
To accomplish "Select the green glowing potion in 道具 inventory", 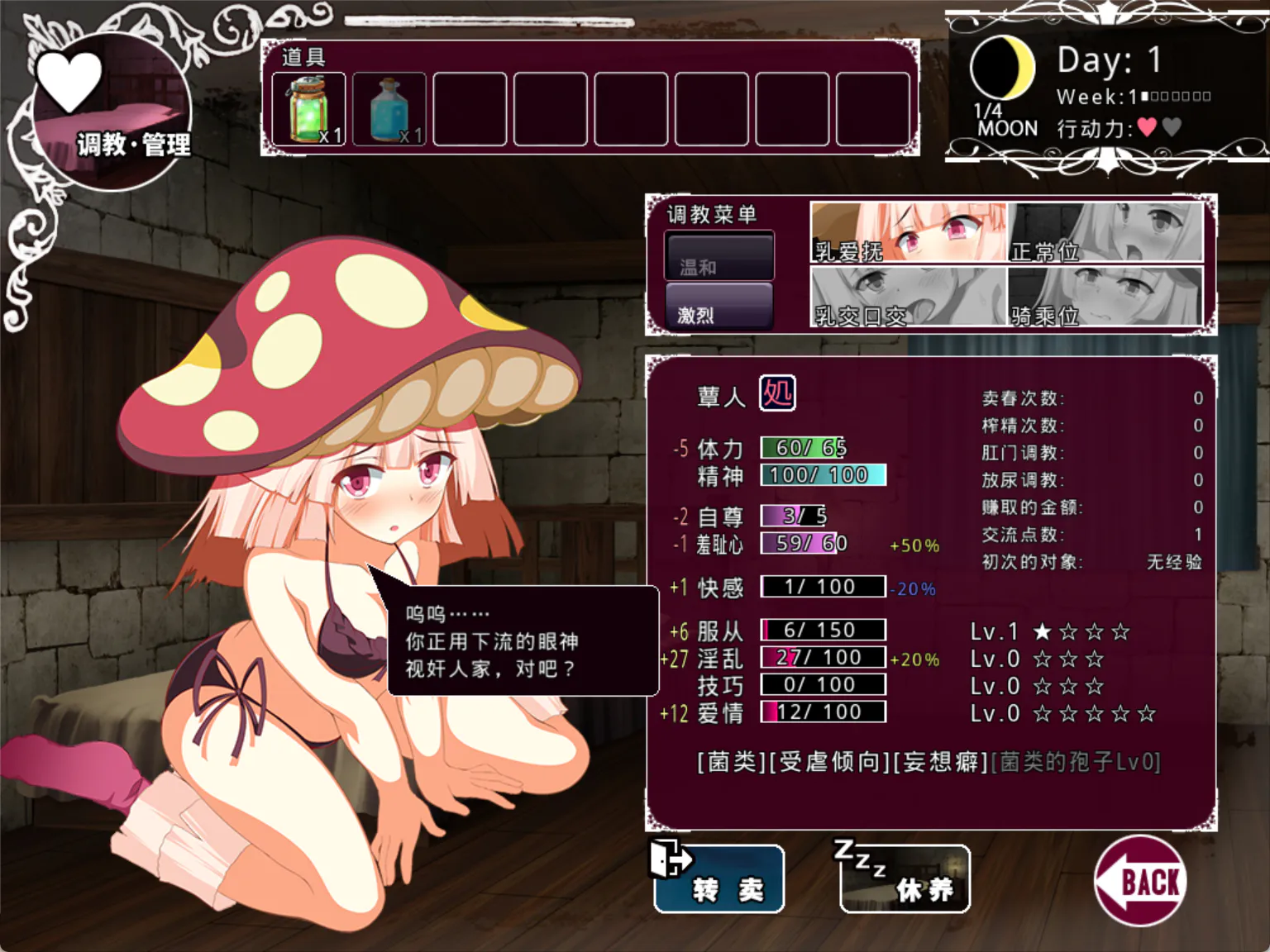I will [308, 107].
